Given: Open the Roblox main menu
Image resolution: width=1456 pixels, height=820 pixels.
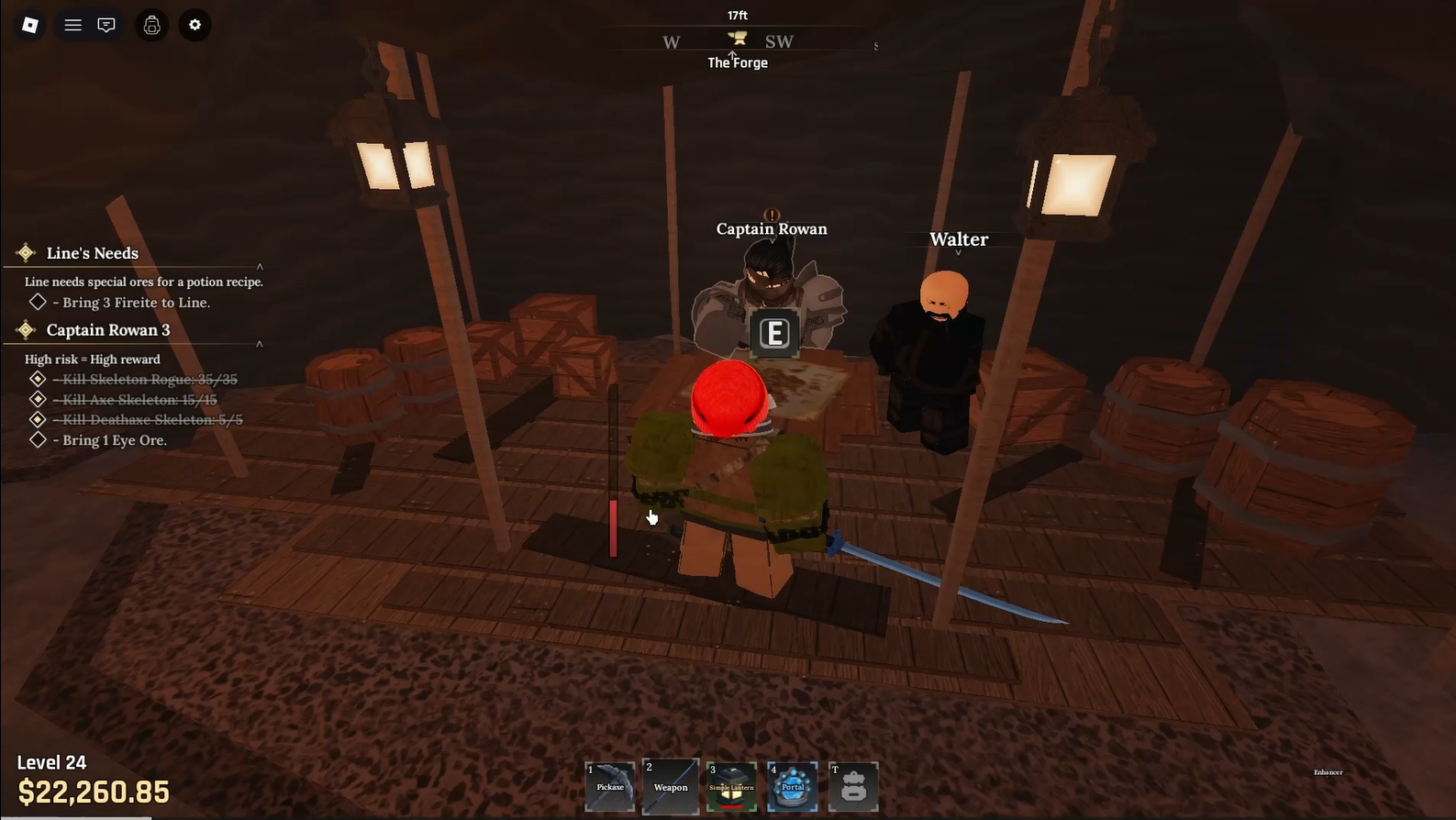Looking at the screenshot, I should (x=30, y=25).
